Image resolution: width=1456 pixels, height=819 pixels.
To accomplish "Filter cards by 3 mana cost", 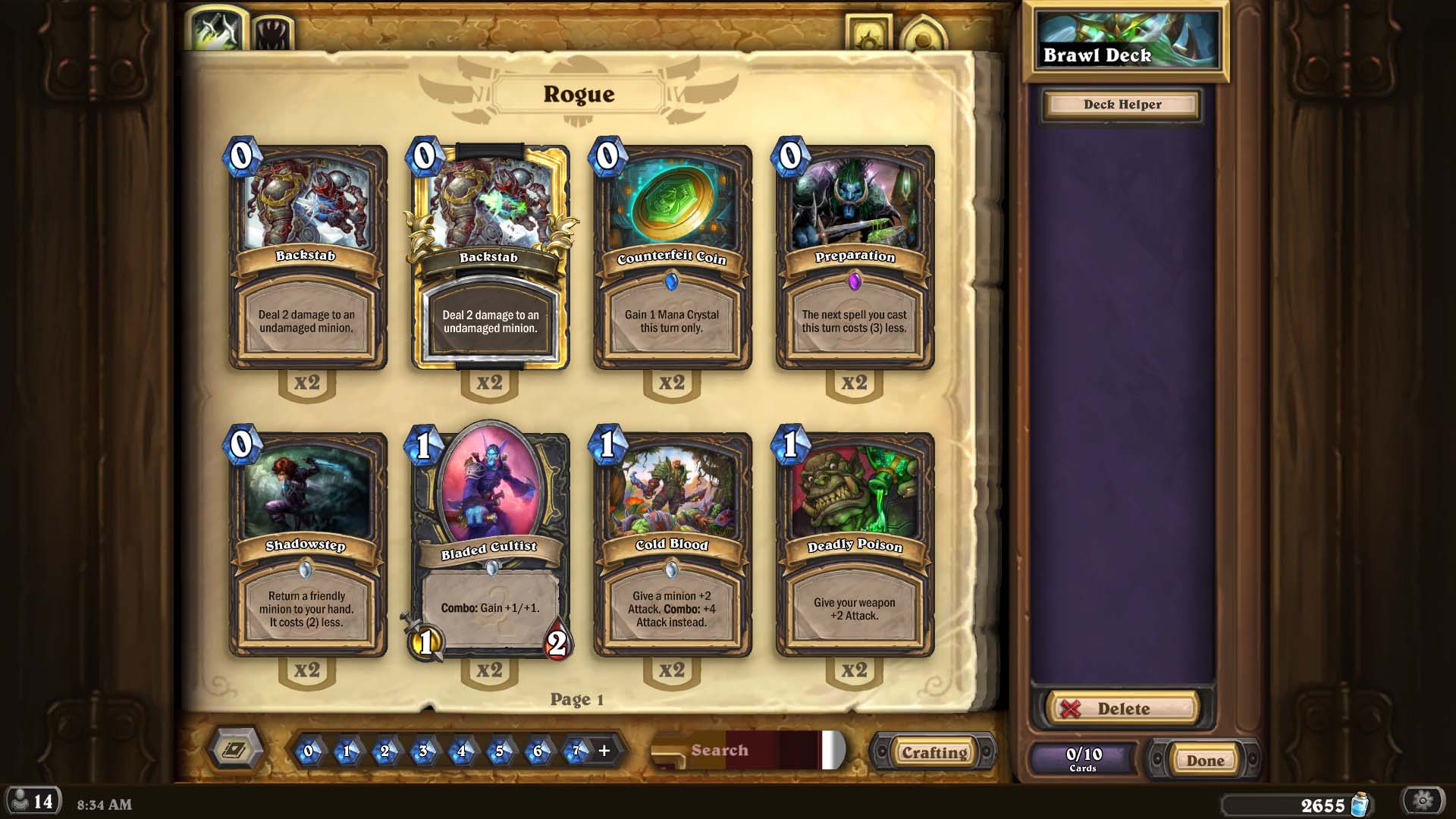I will 422,751.
